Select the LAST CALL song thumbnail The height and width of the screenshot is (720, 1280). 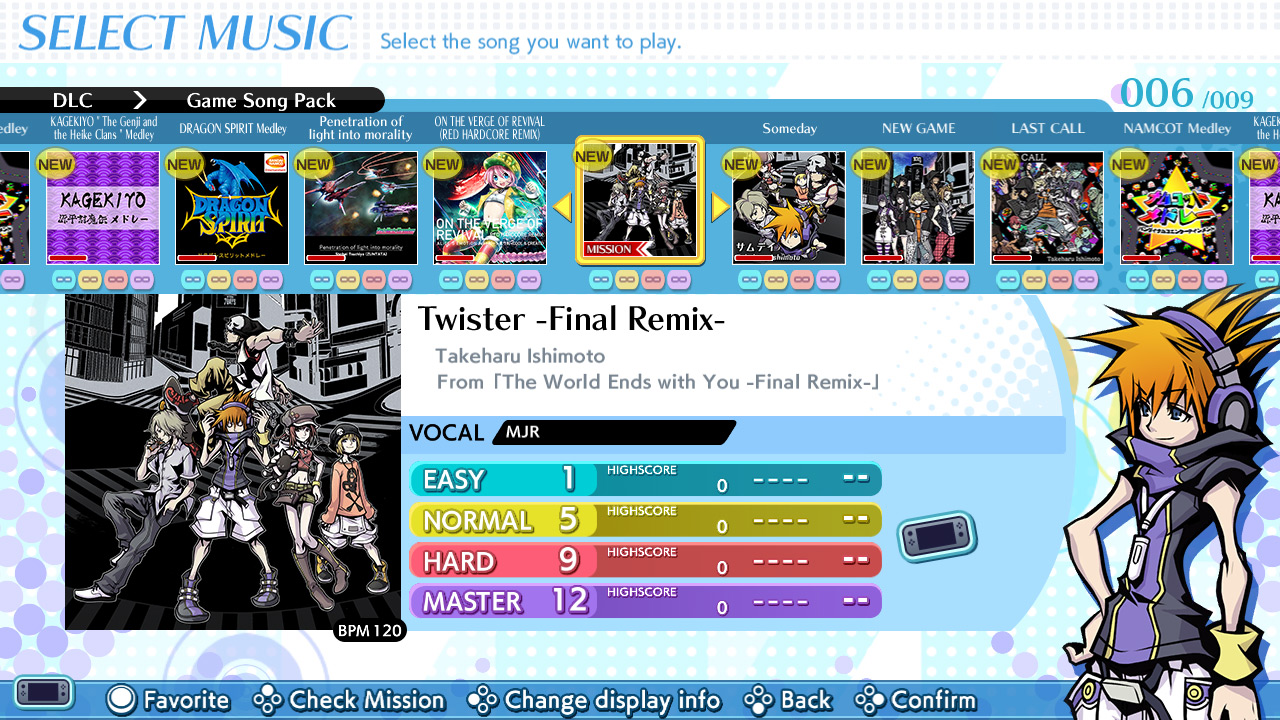click(1047, 207)
